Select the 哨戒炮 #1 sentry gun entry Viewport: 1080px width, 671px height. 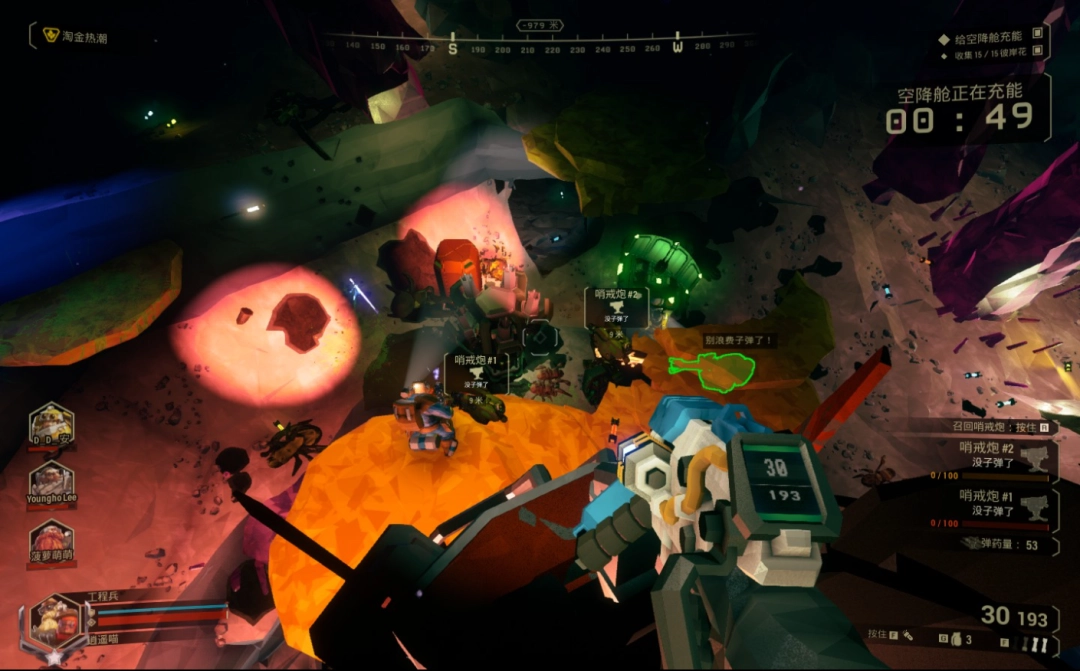tap(1005, 502)
